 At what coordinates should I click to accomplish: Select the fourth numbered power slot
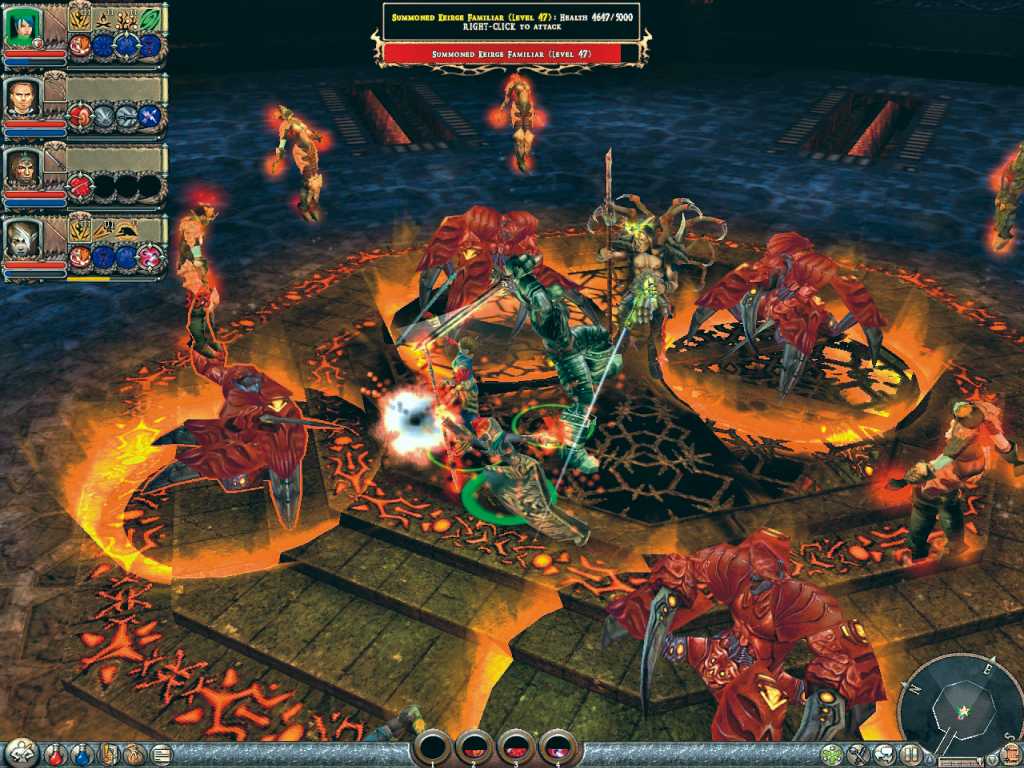[558, 746]
